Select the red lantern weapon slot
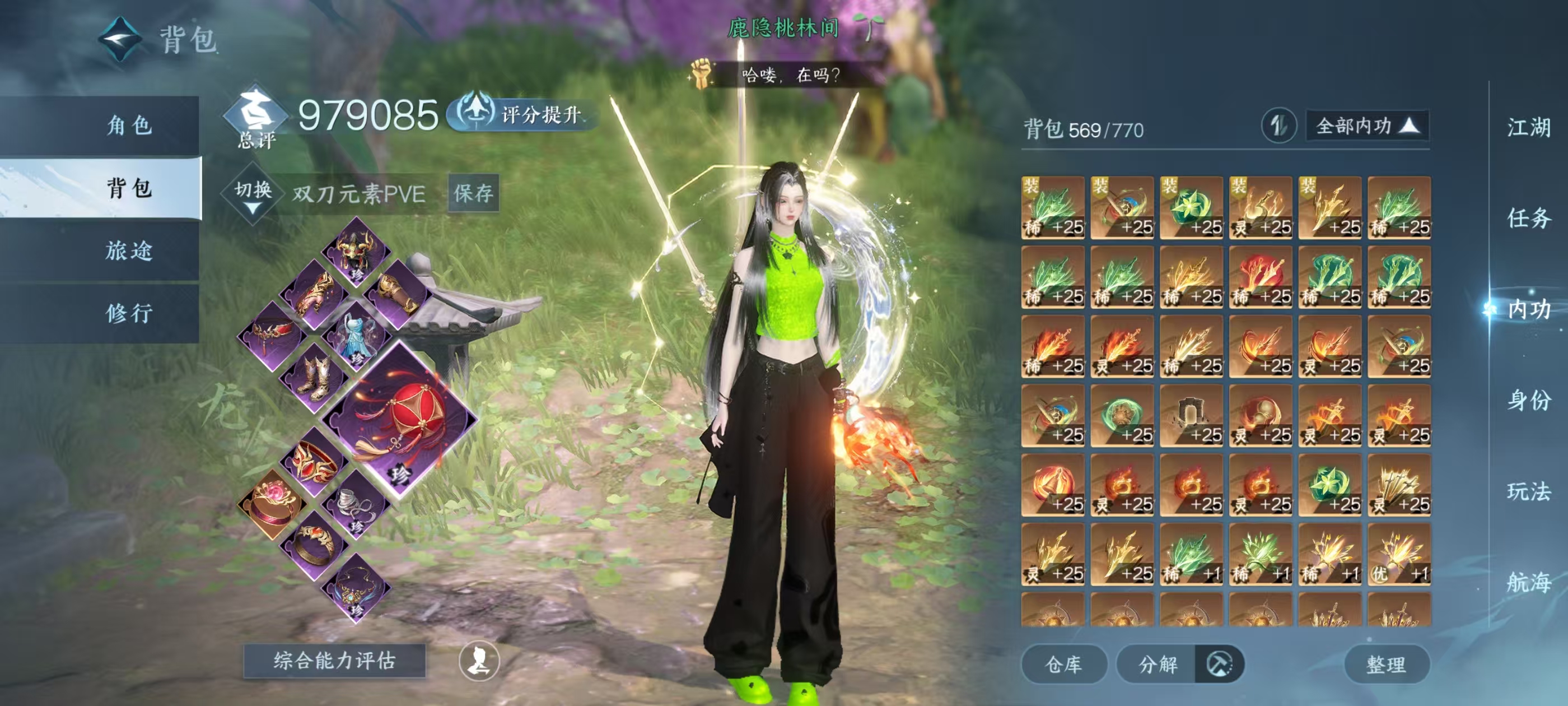The height and width of the screenshot is (706, 1568). click(399, 419)
